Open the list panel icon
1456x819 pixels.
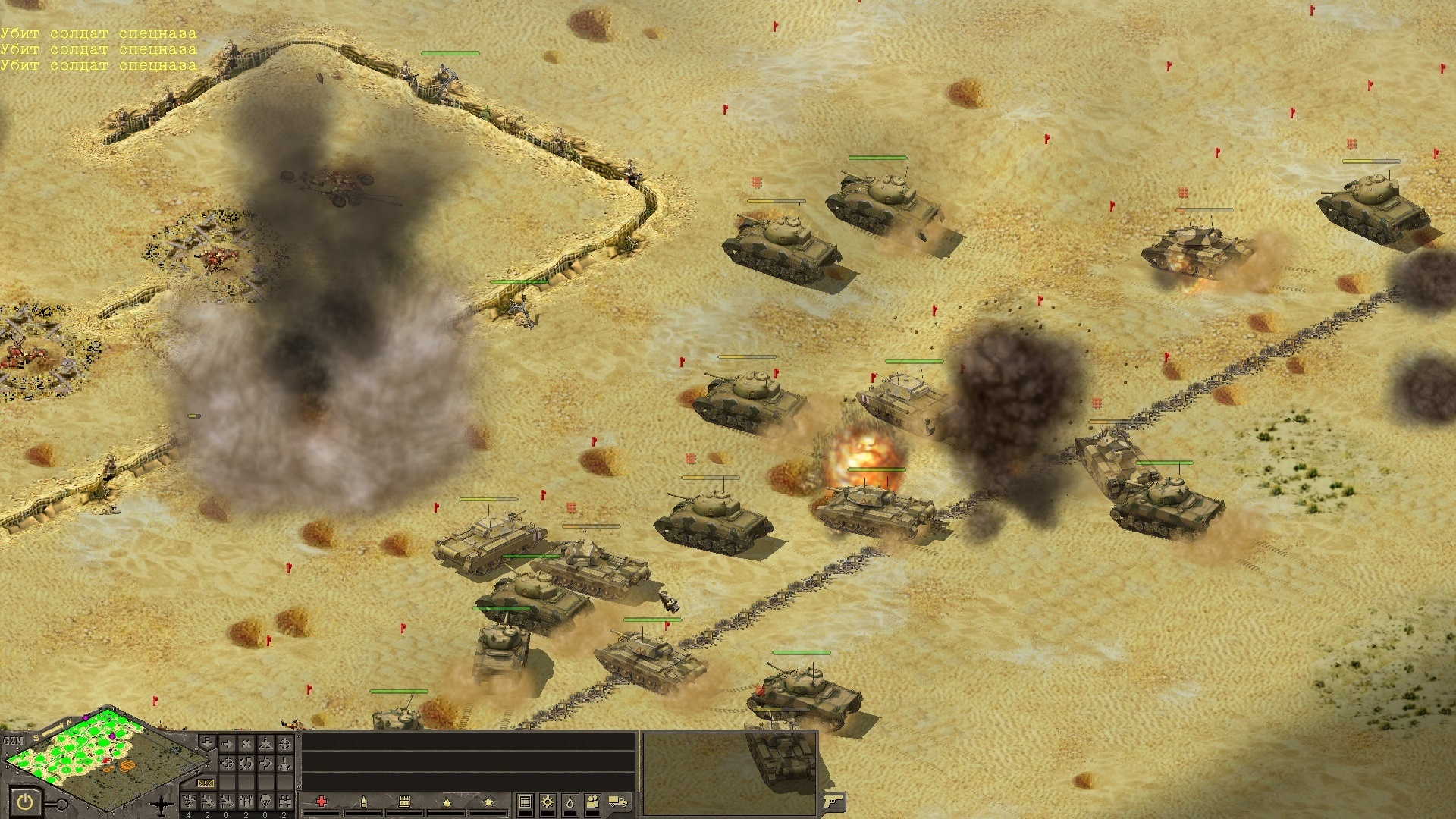click(525, 802)
